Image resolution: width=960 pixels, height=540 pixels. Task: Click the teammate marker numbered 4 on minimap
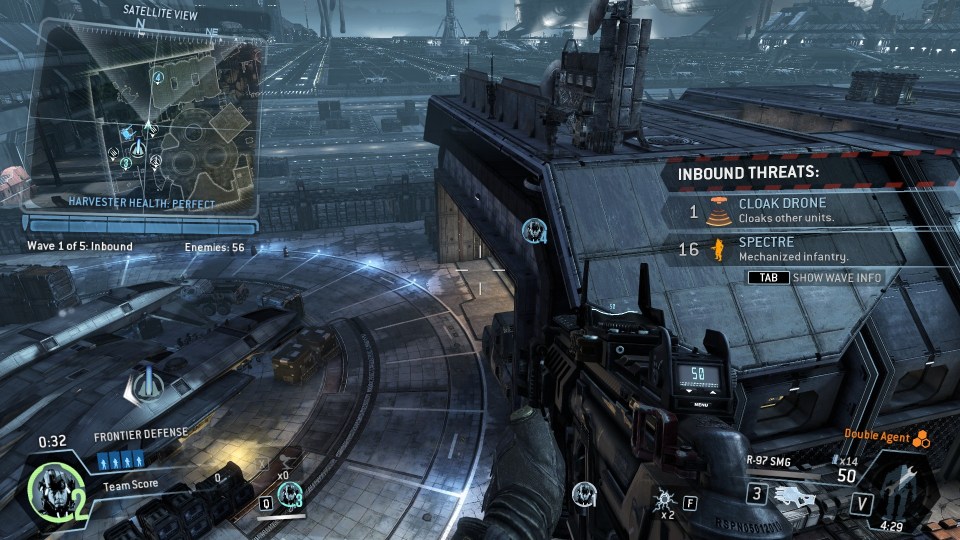click(x=158, y=76)
